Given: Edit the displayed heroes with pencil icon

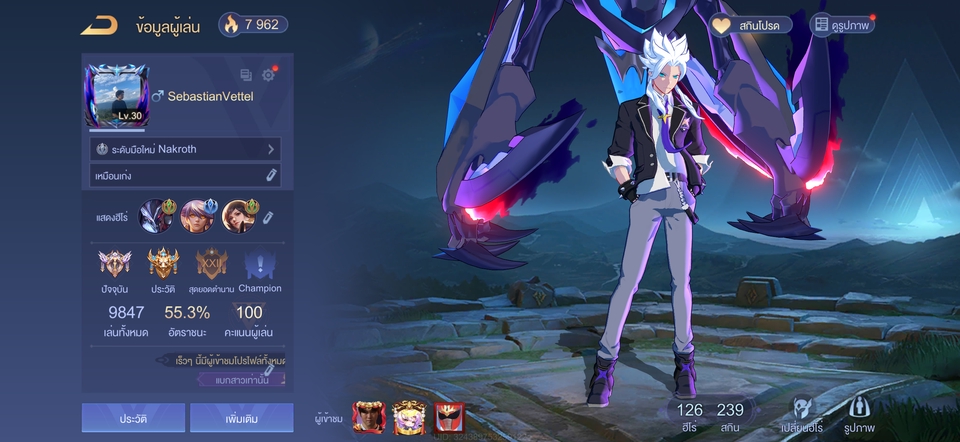Looking at the screenshot, I should click(x=268, y=217).
